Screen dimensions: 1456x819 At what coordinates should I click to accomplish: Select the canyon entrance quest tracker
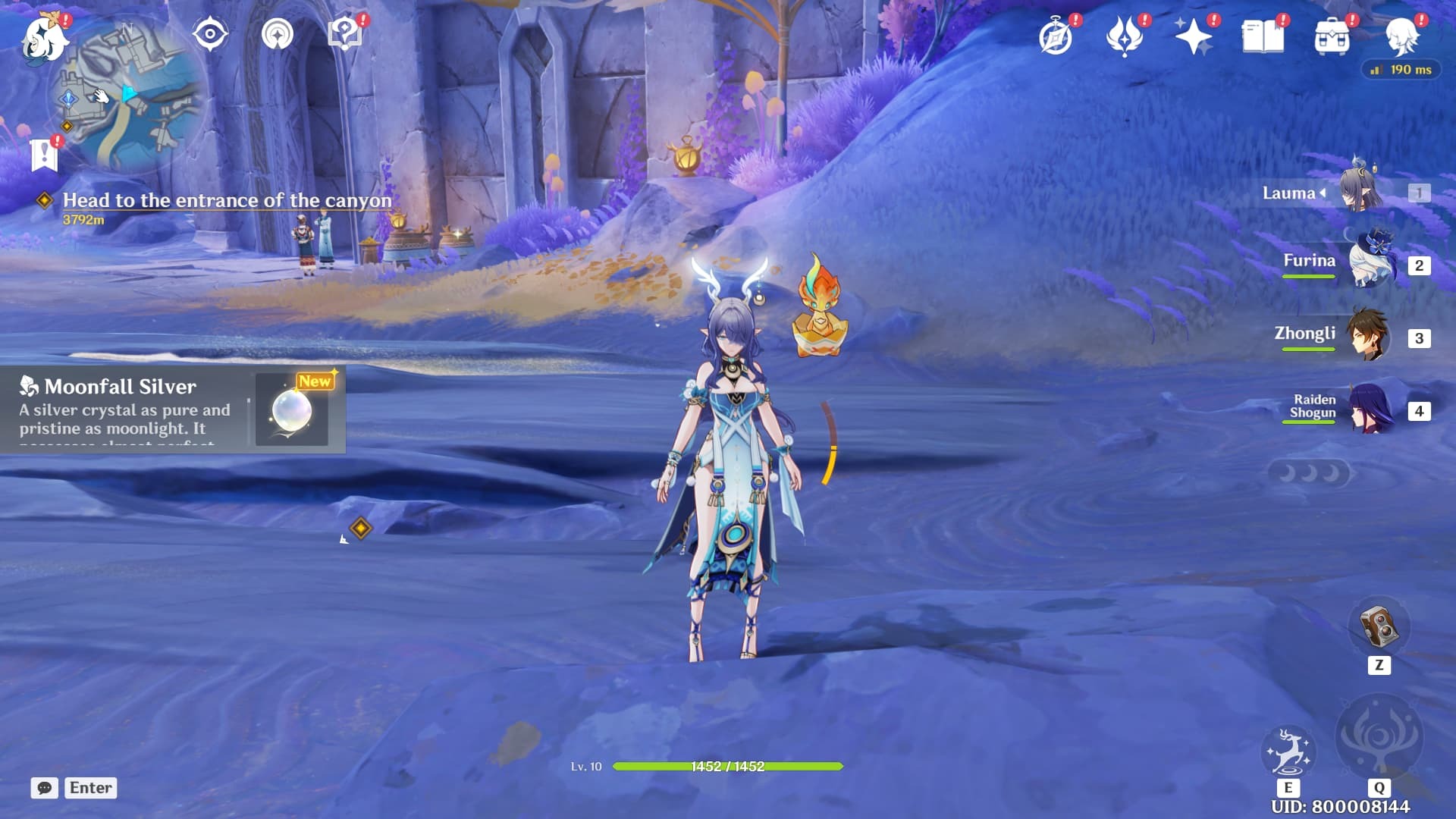click(x=226, y=201)
